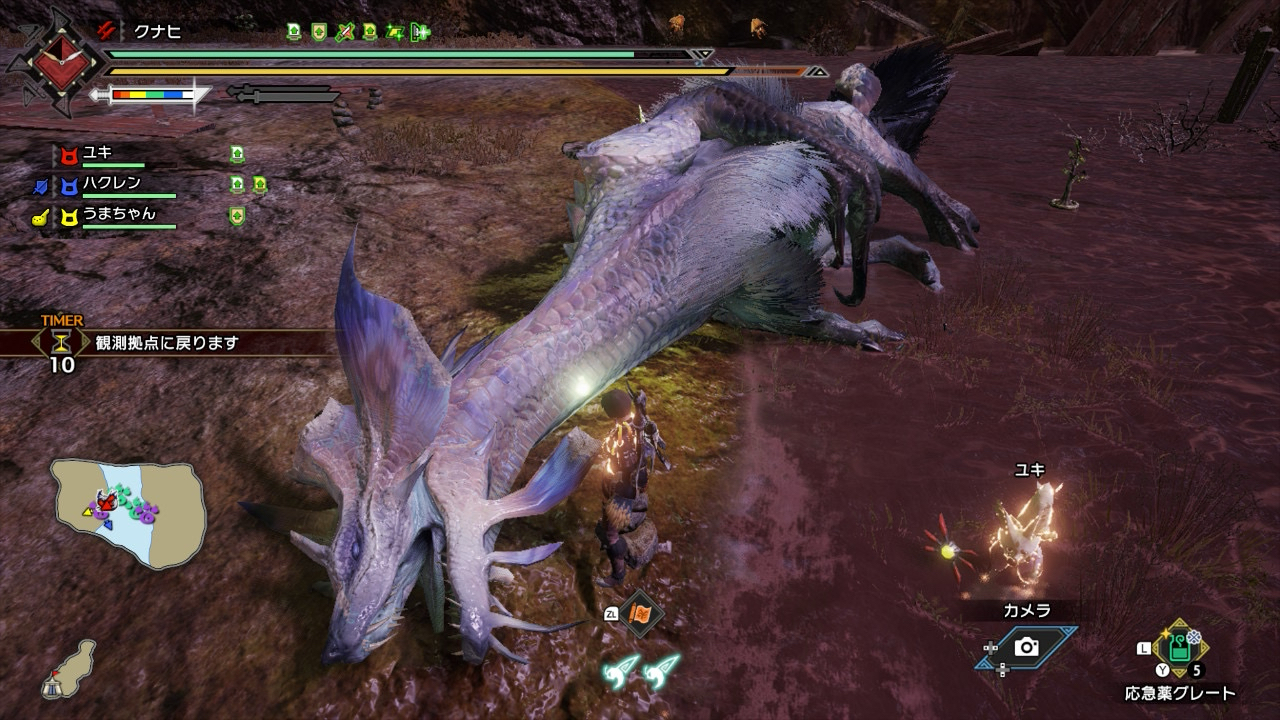Click the player name クナヒ
The width and height of the screenshot is (1280, 720).
point(157,32)
